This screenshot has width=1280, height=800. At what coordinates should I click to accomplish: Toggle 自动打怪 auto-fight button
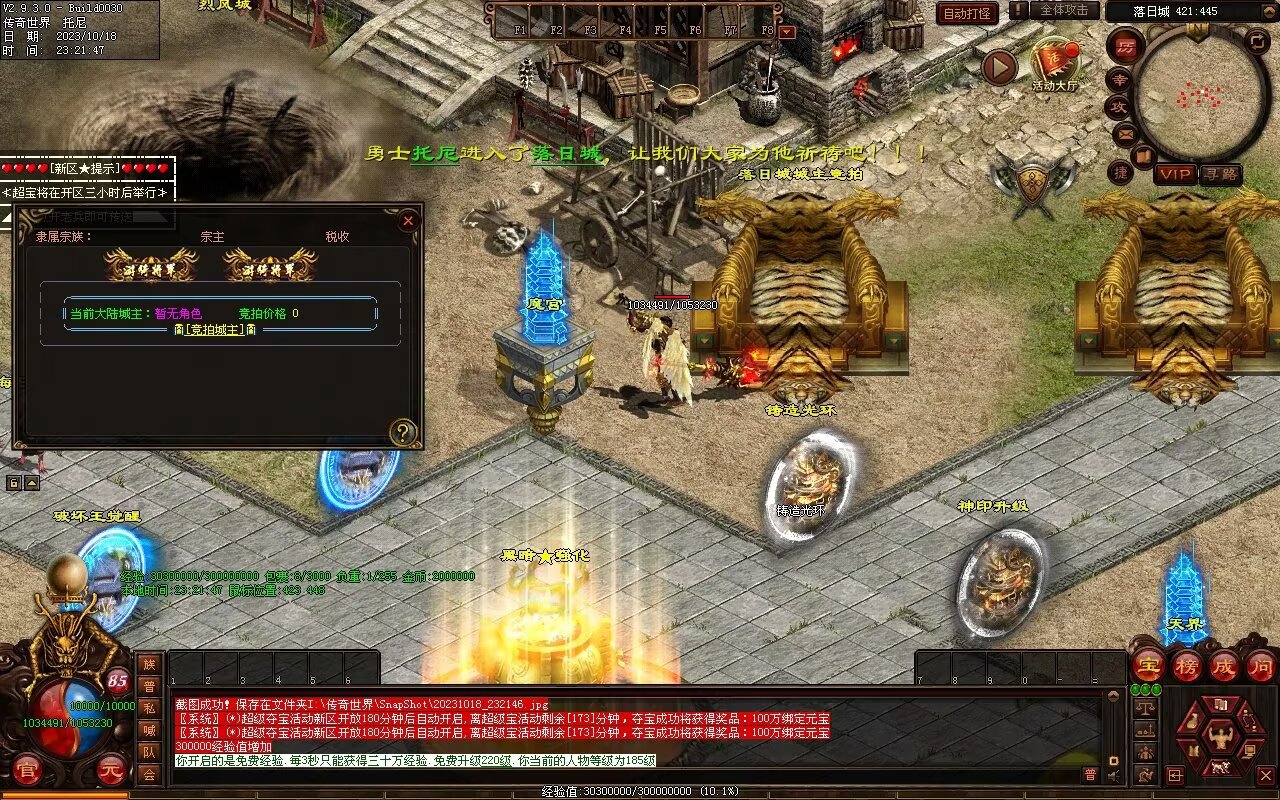pyautogui.click(x=967, y=13)
